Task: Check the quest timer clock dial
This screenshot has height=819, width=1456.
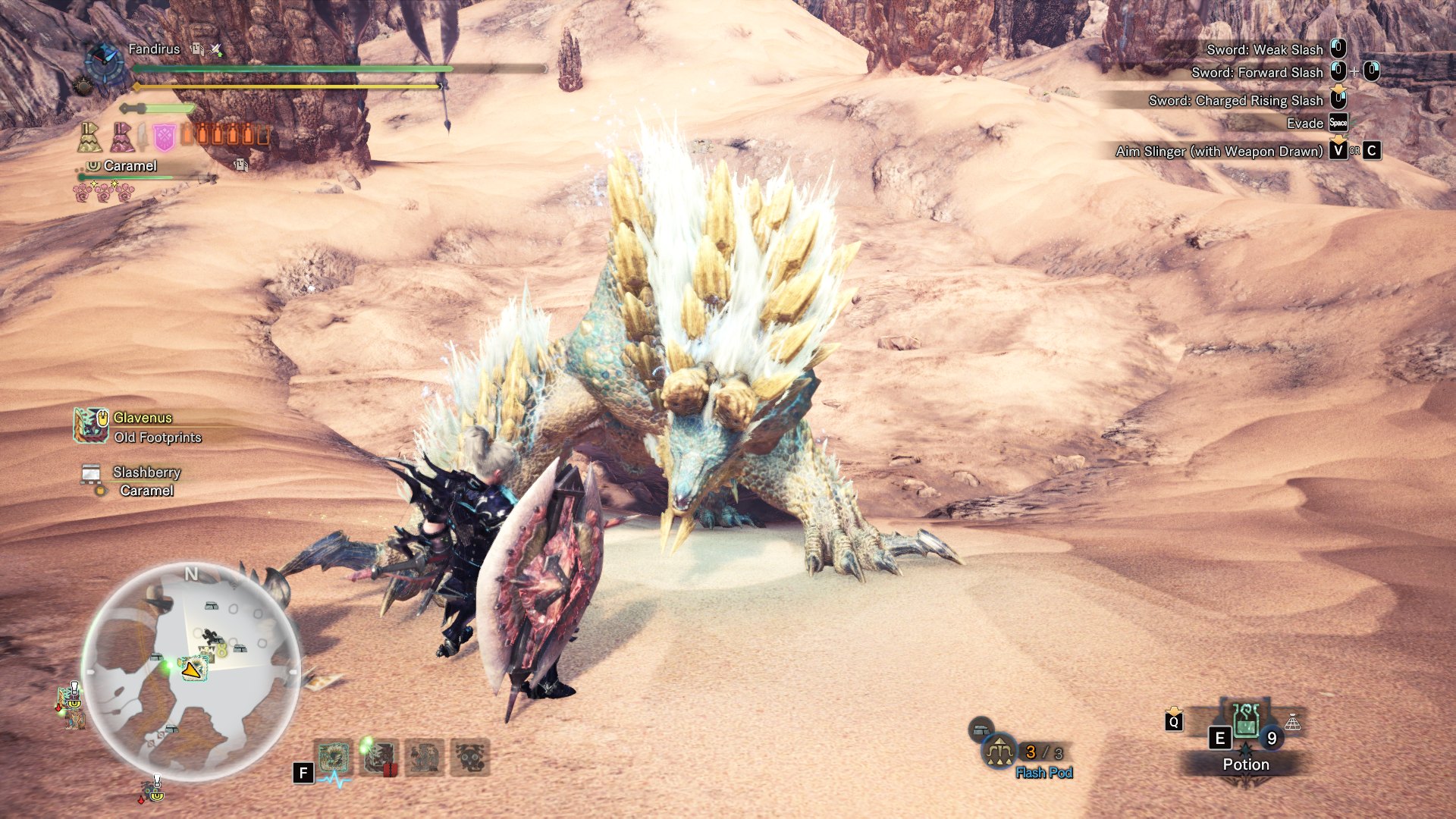Action: pyautogui.click(x=105, y=62)
